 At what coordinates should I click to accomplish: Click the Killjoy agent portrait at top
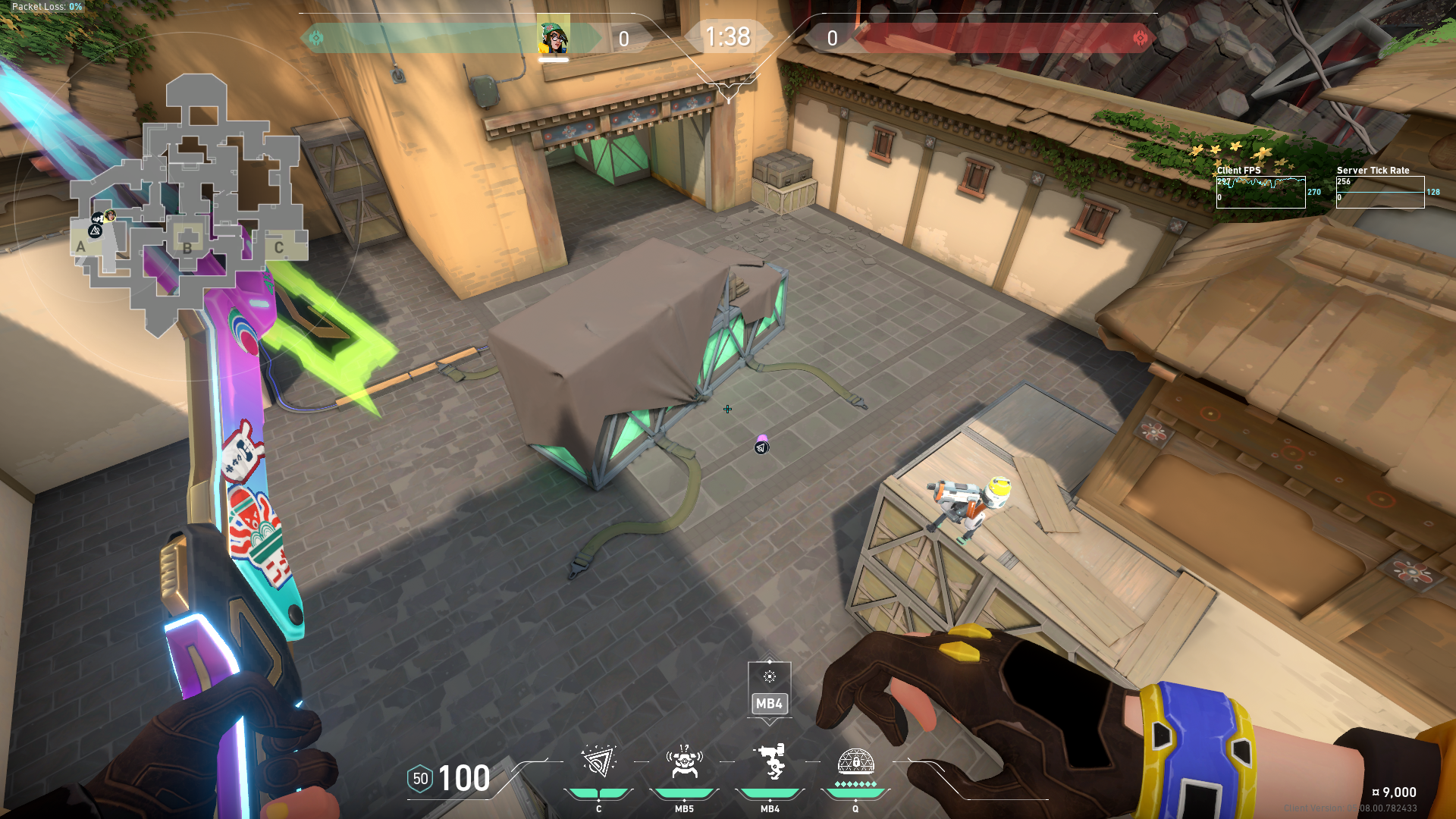[554, 38]
